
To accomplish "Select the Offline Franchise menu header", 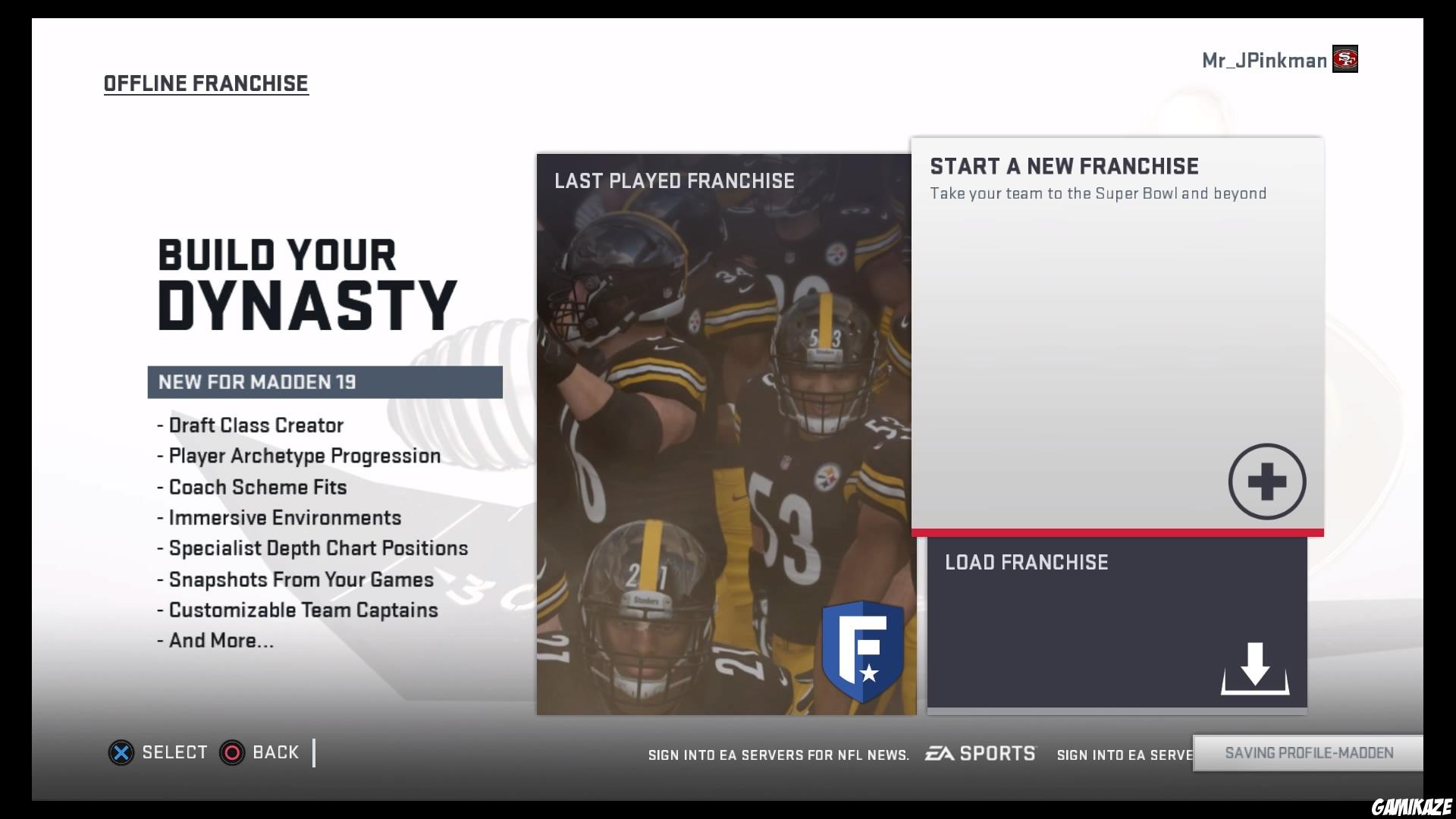I will coord(206,83).
